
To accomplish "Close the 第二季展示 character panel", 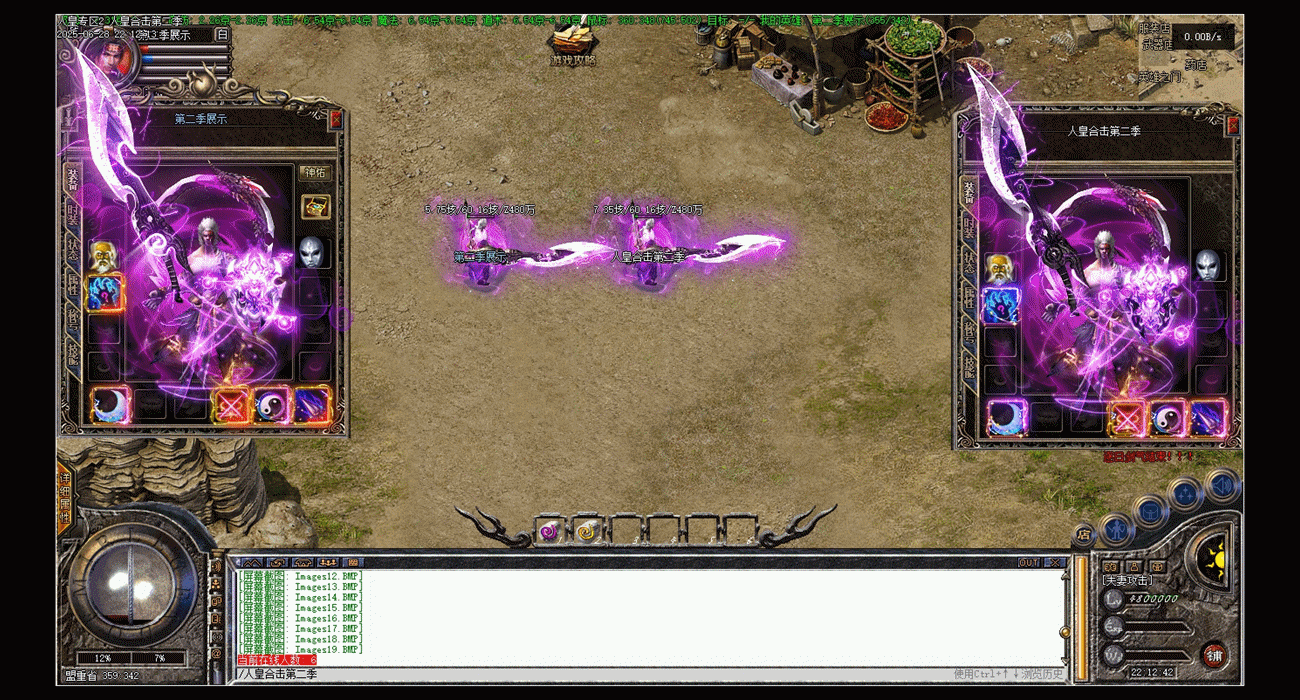I will tap(336, 119).
